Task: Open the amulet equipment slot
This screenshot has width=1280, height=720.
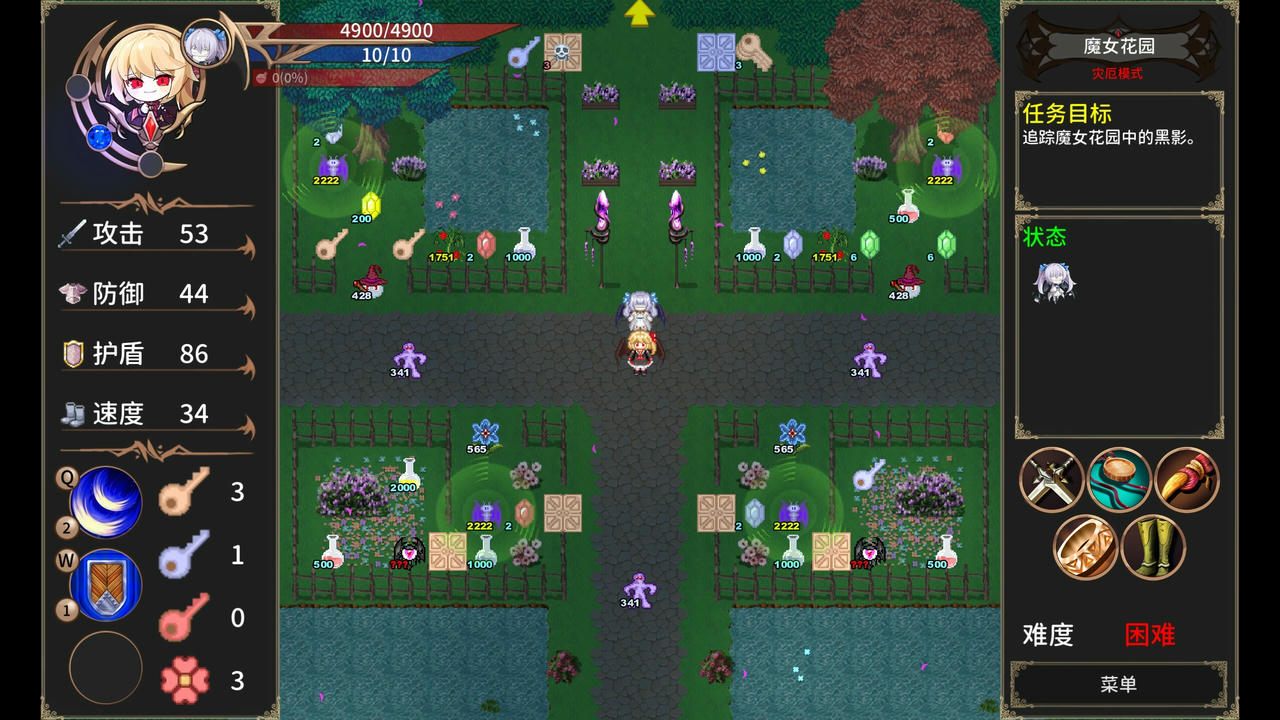Action: (1117, 480)
